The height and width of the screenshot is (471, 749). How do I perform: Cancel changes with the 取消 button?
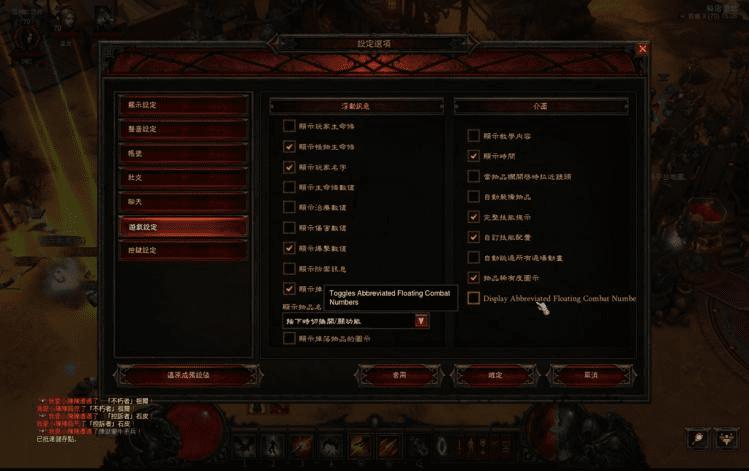[590, 374]
